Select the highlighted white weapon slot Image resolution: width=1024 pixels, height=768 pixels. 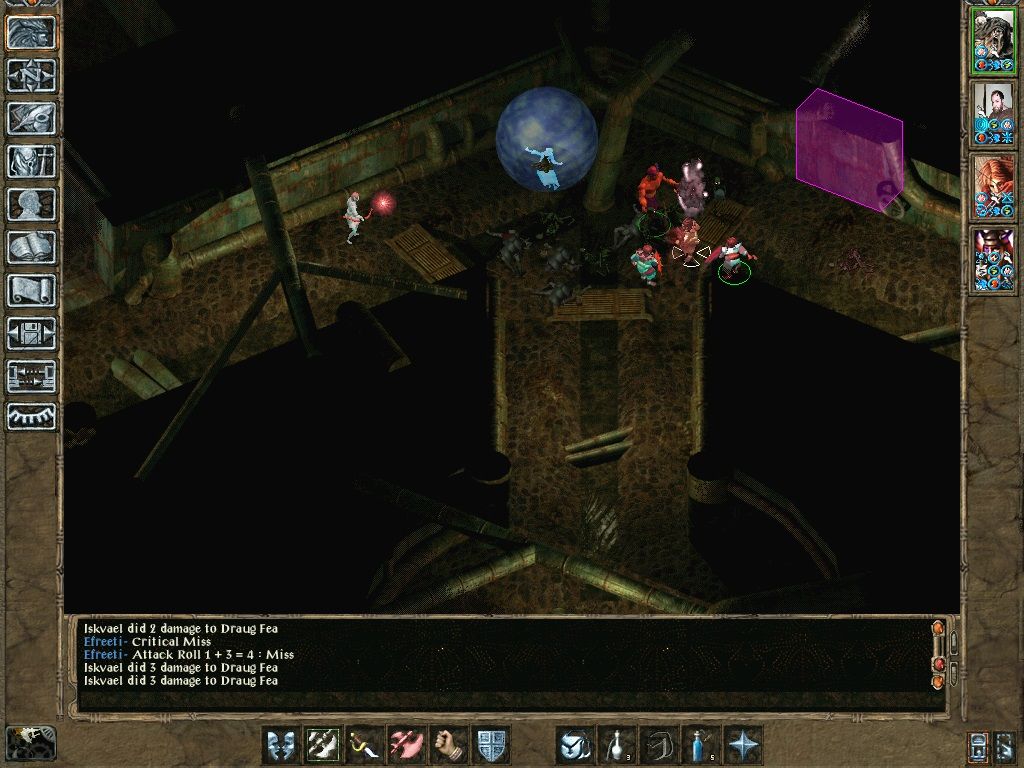coord(323,745)
